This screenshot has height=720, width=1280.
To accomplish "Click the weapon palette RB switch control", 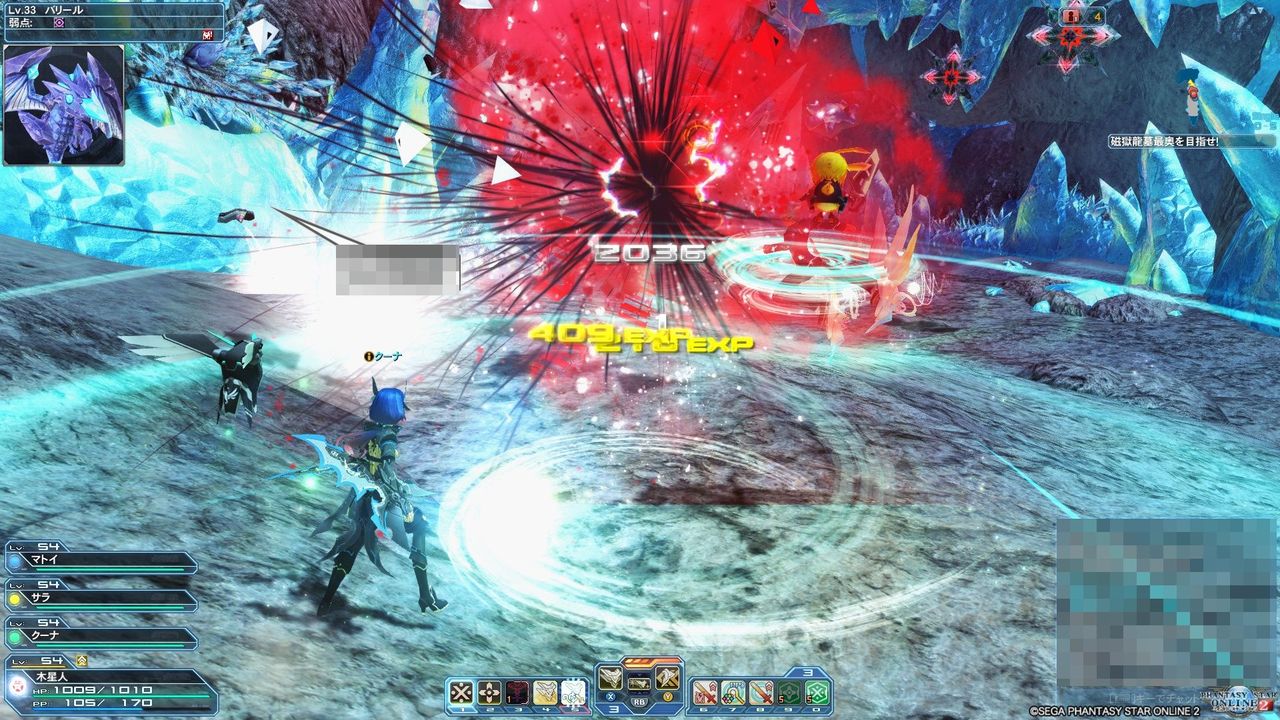I will point(640,700).
